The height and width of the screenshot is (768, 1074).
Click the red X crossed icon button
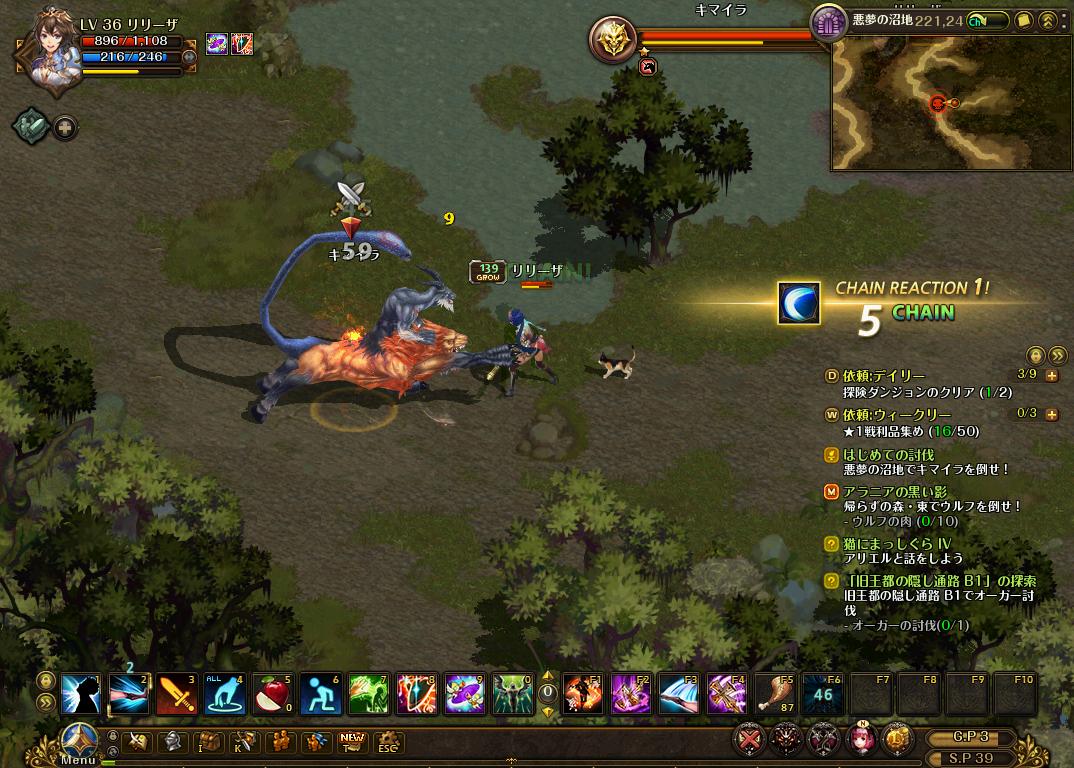(x=750, y=740)
